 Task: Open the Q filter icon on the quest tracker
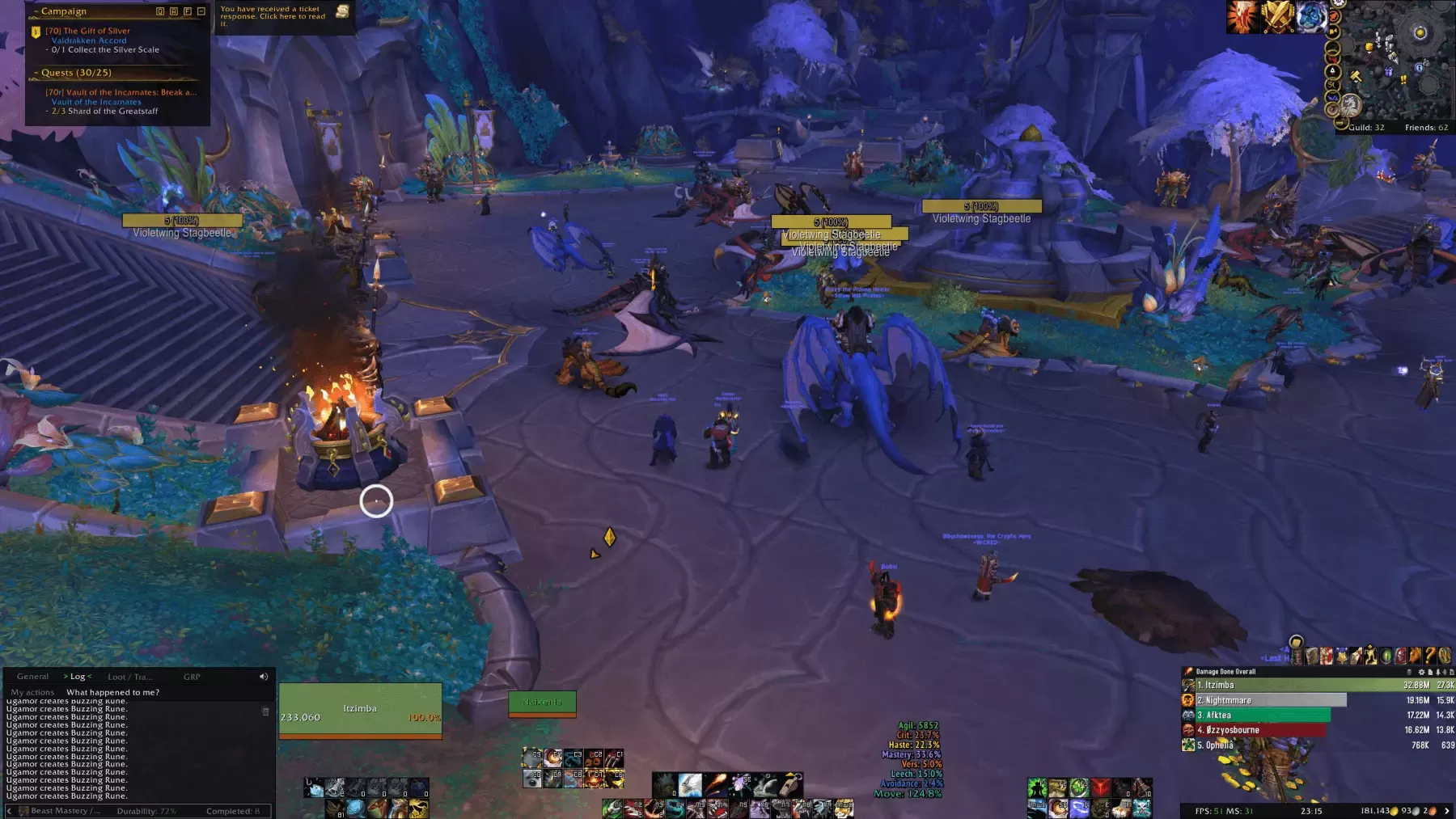coord(160,11)
